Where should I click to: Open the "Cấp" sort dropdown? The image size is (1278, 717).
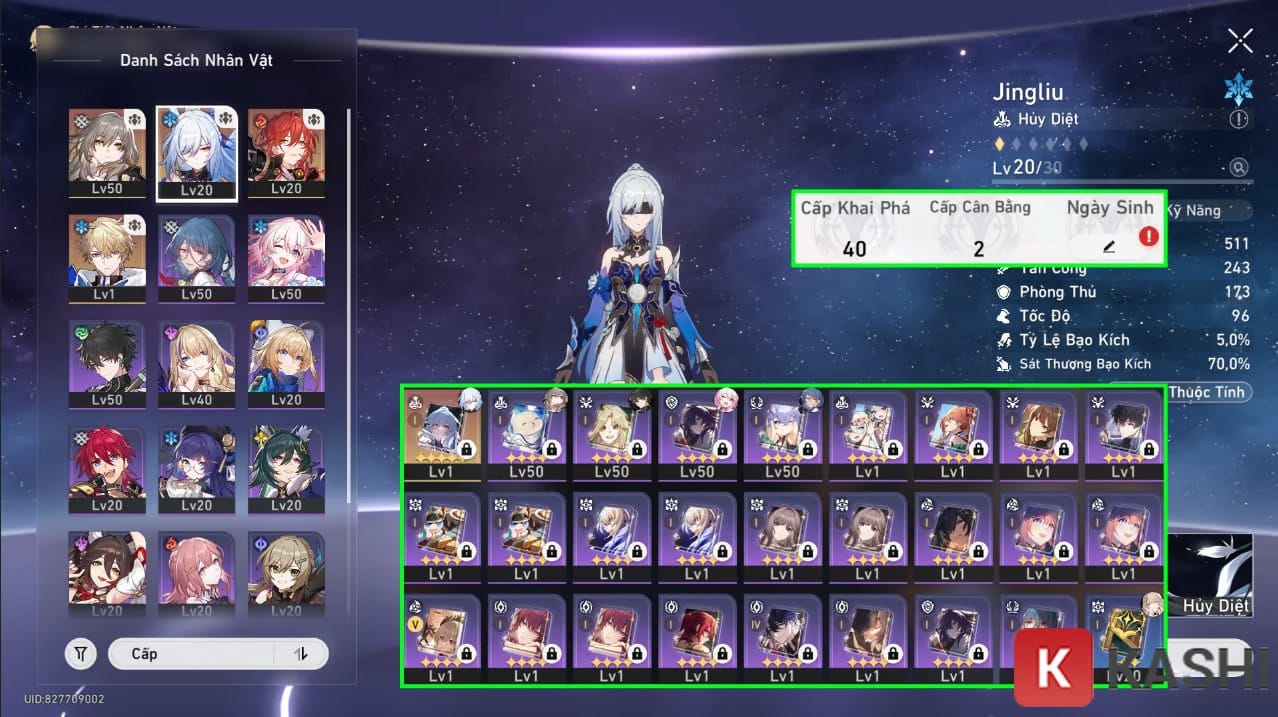[x=190, y=654]
